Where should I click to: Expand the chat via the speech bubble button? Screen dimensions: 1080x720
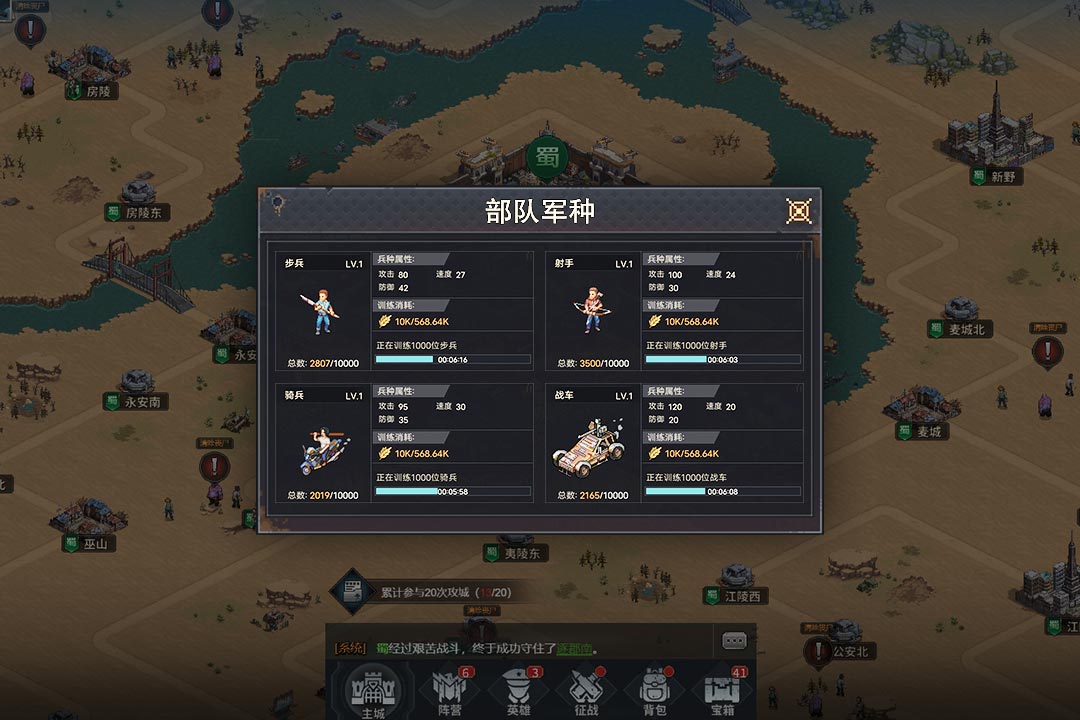click(735, 640)
